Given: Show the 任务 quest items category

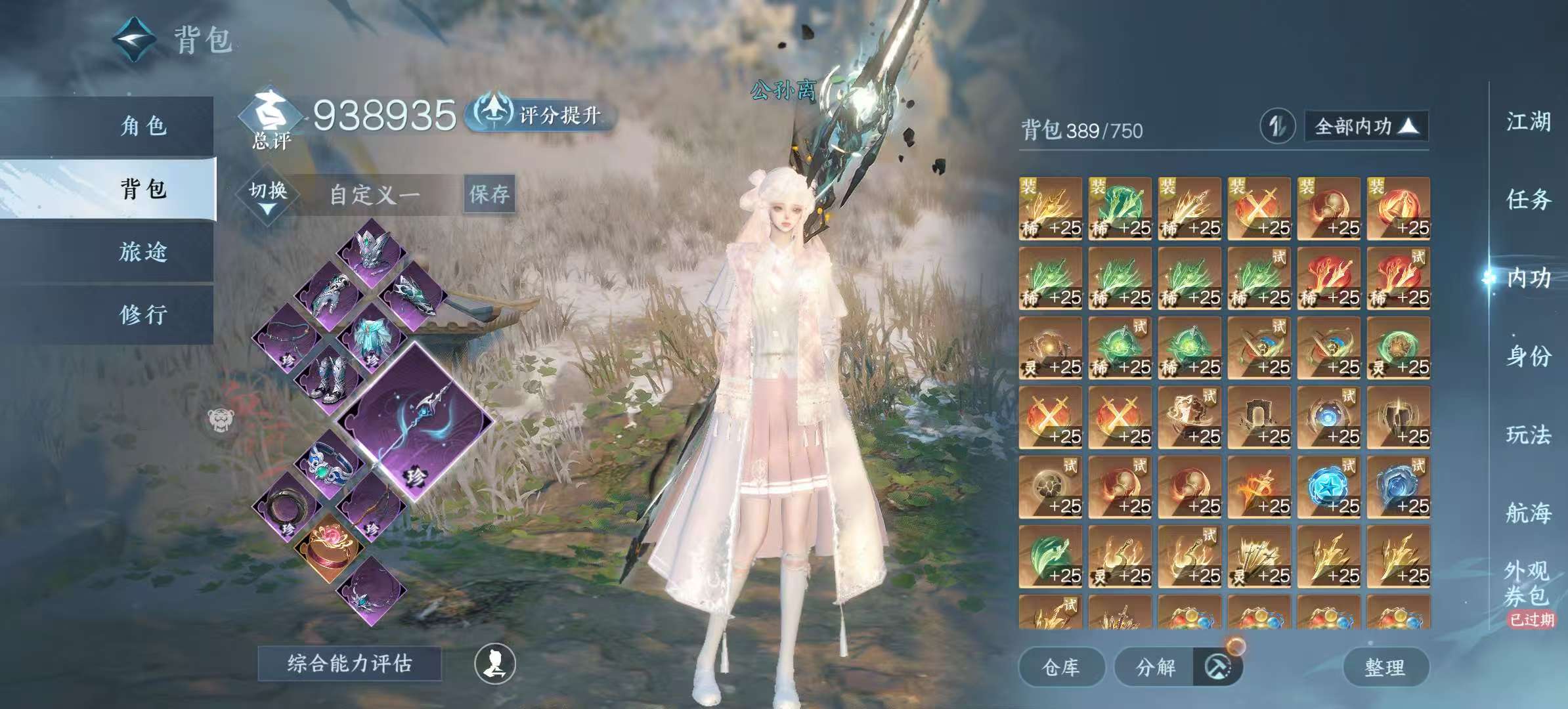Looking at the screenshot, I should click(1527, 200).
